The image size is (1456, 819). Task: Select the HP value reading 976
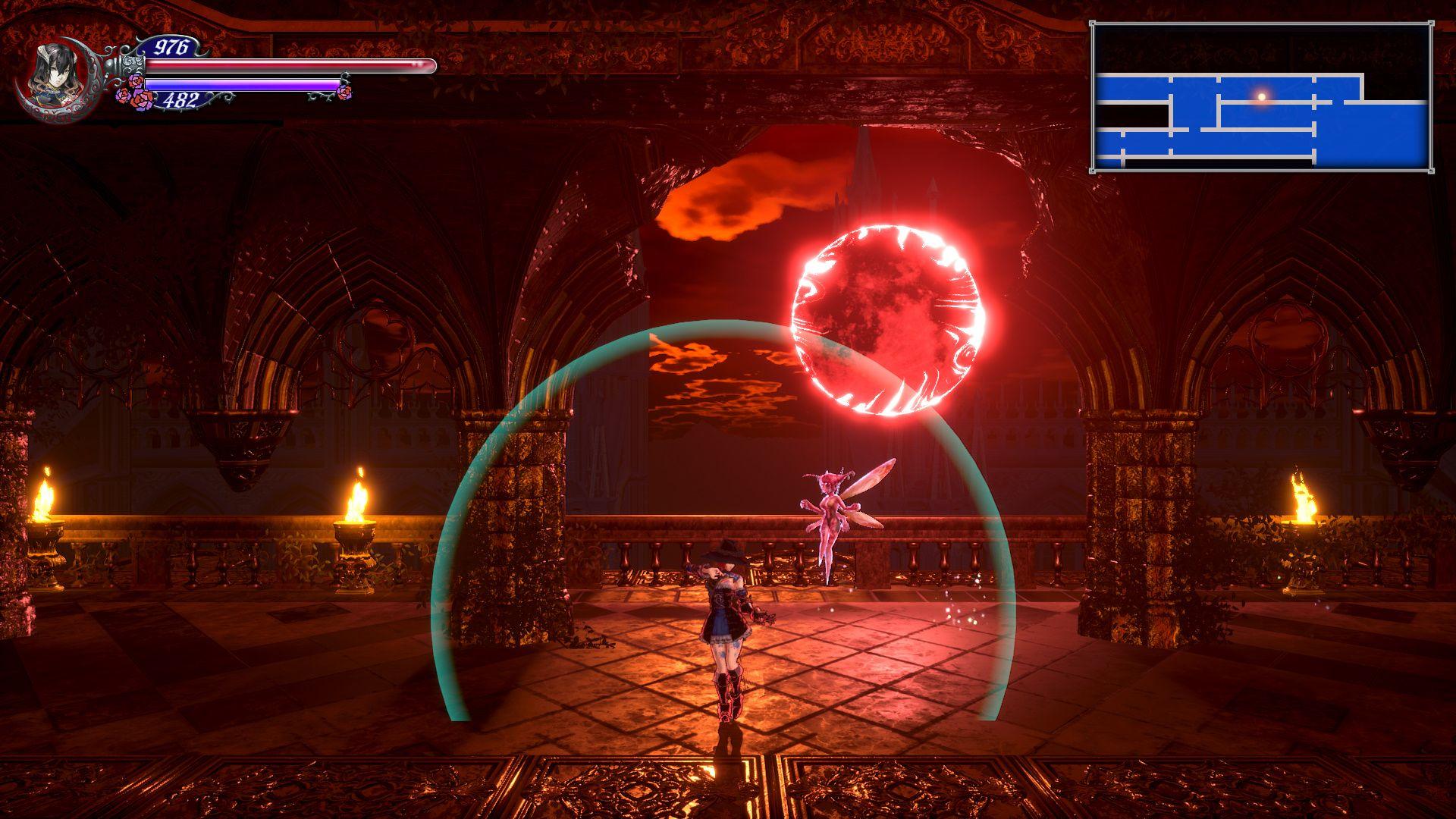click(x=173, y=47)
